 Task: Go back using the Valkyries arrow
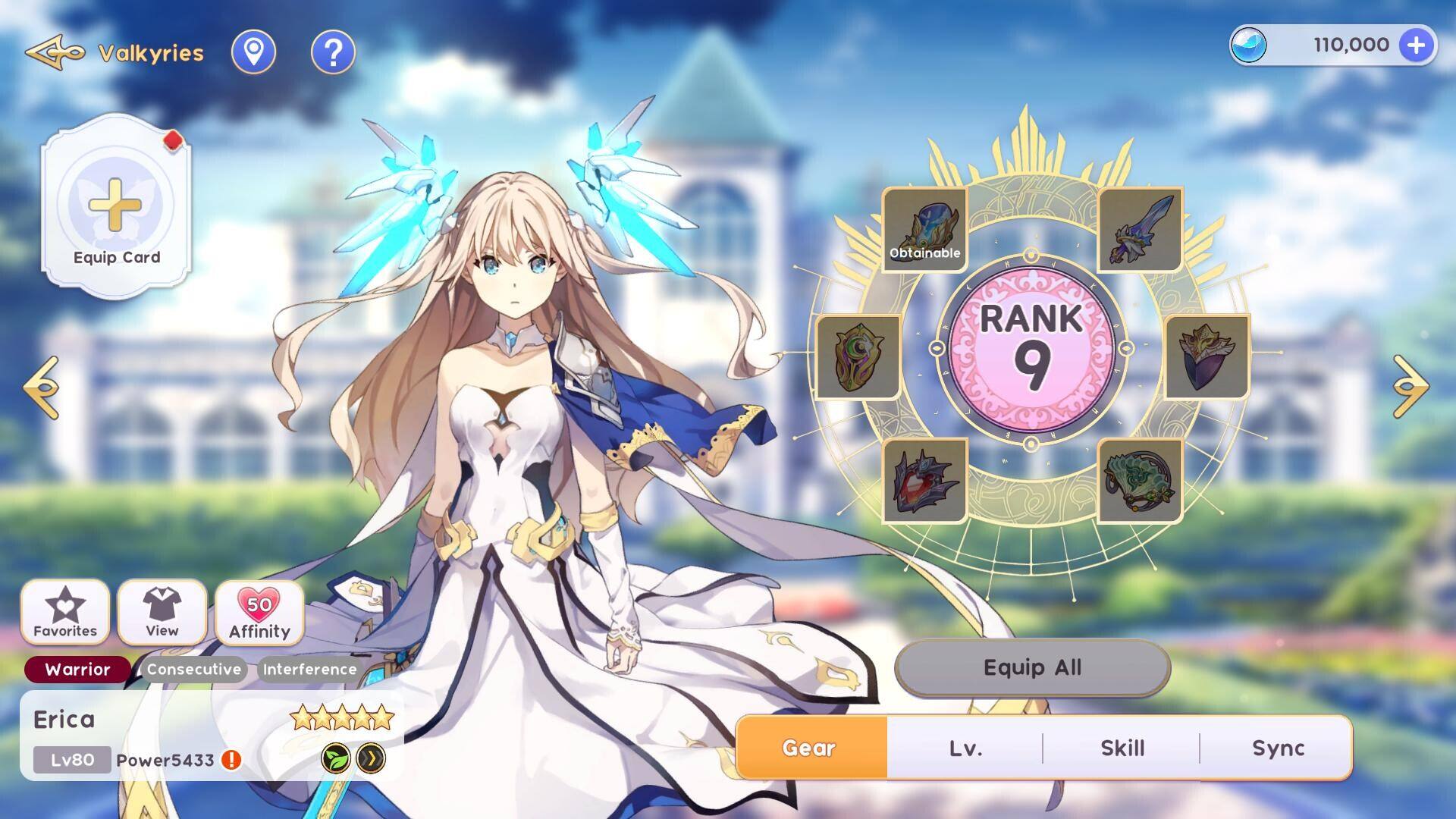coord(55,52)
